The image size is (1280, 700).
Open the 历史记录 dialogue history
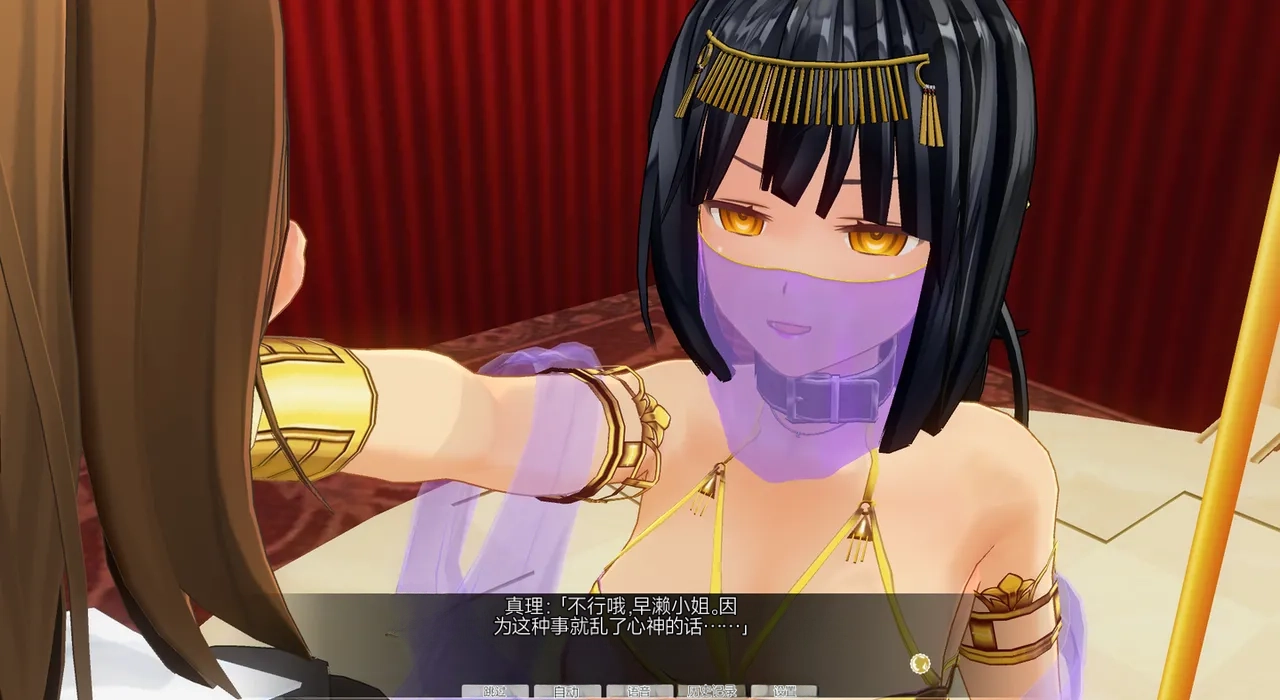pos(711,691)
